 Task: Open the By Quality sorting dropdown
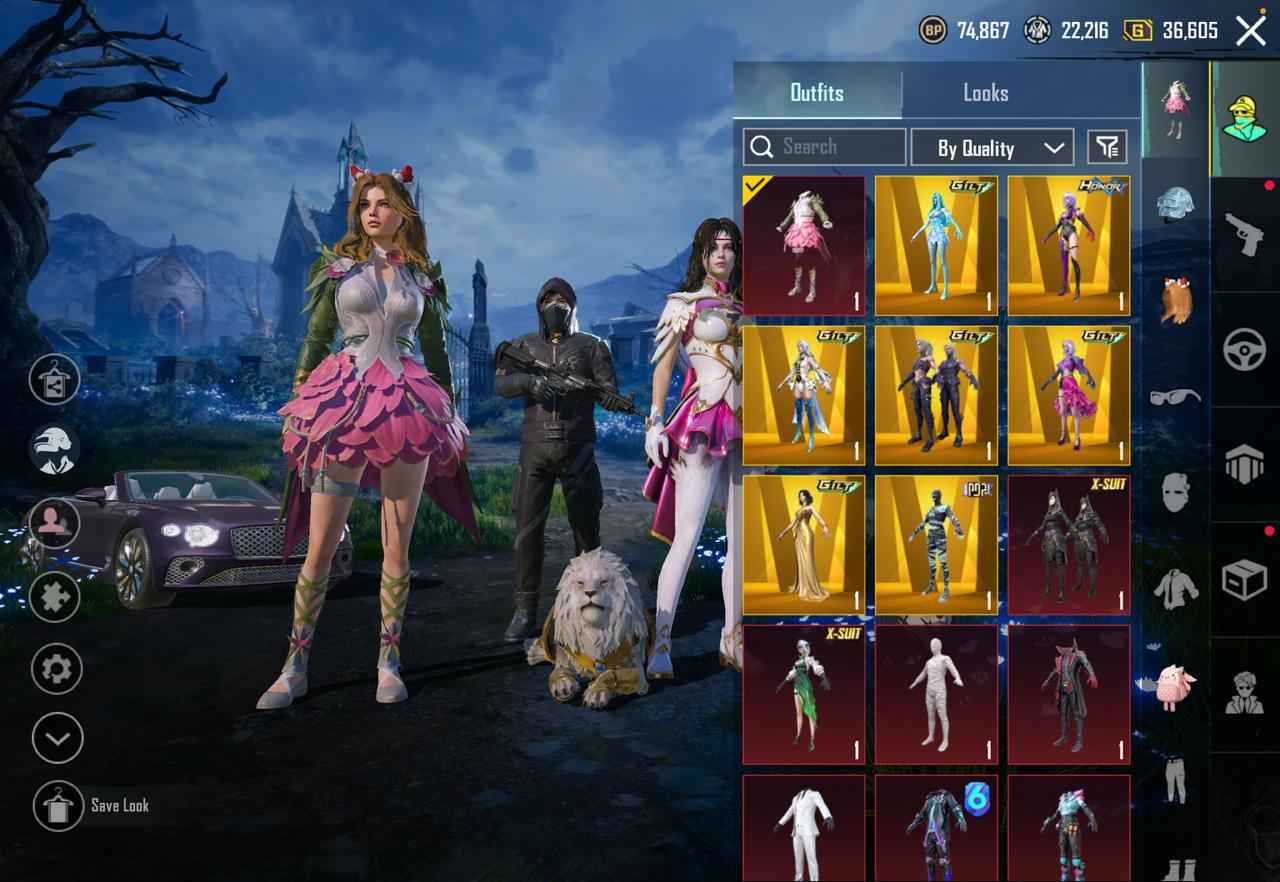pyautogui.click(x=991, y=147)
